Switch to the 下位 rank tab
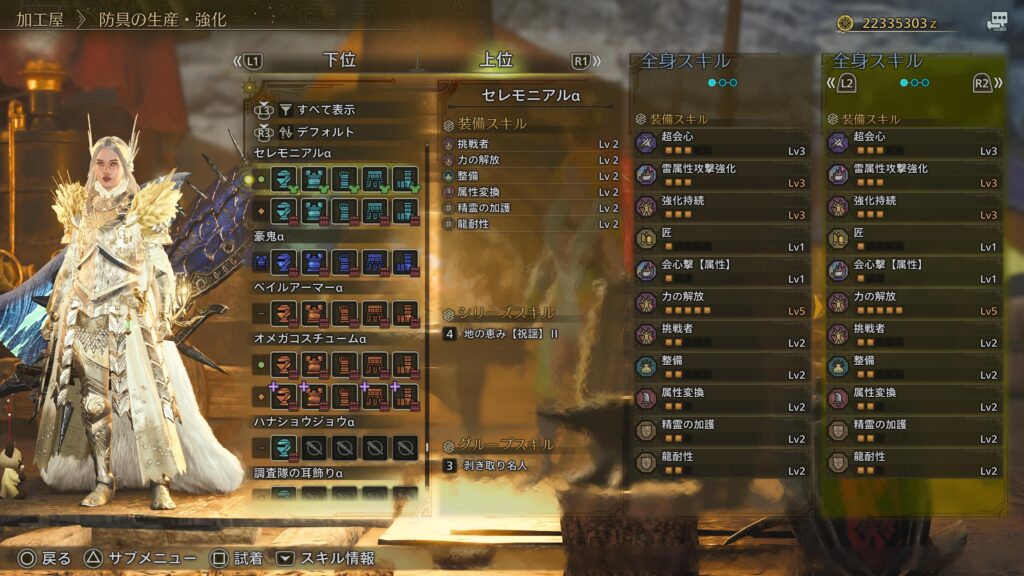The image size is (1024, 576). pyautogui.click(x=340, y=61)
